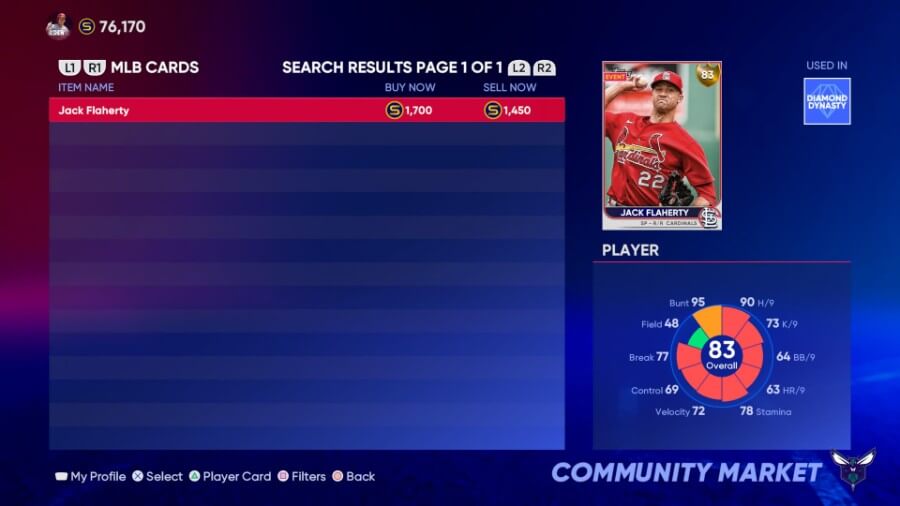The image size is (900, 506).
Task: Open the profile avatar at top left
Action: tap(57, 27)
